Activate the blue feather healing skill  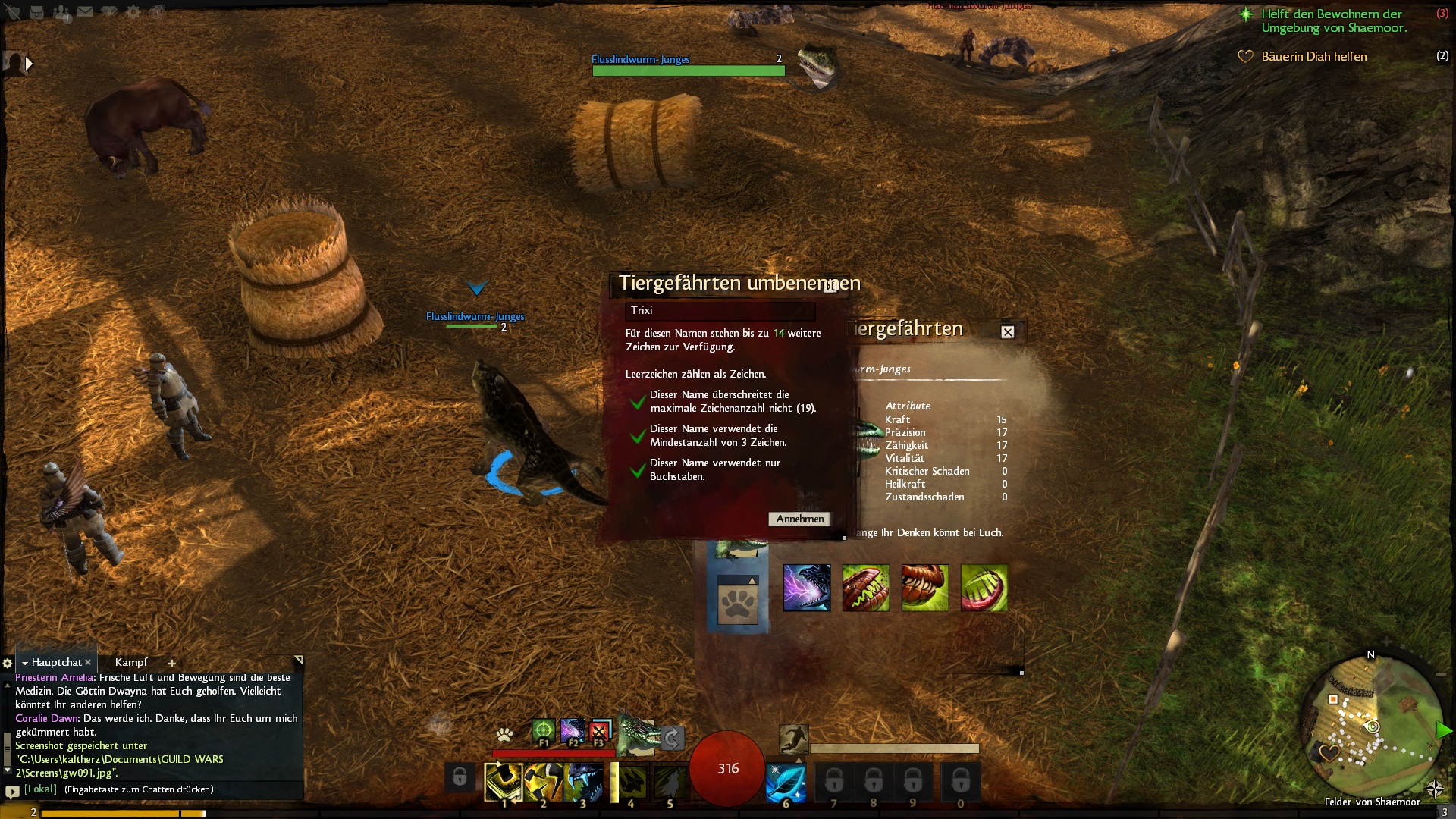786,783
